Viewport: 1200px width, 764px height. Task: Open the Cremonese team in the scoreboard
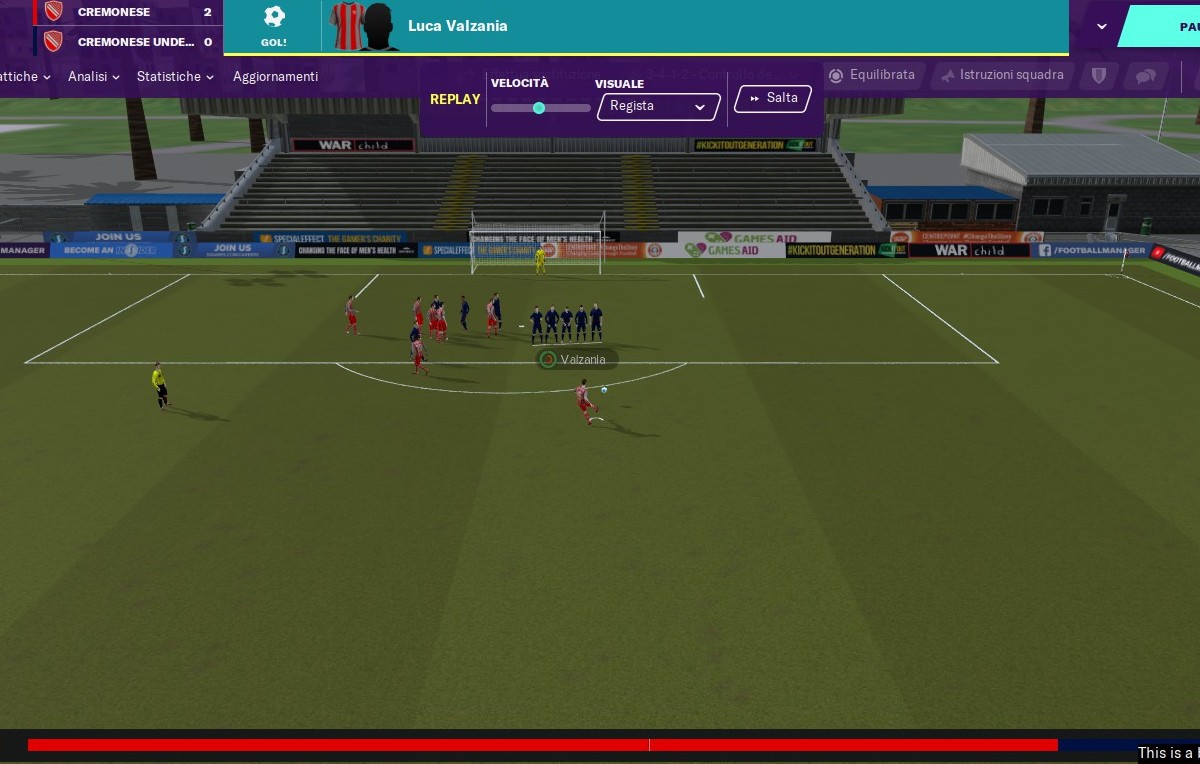tap(113, 12)
